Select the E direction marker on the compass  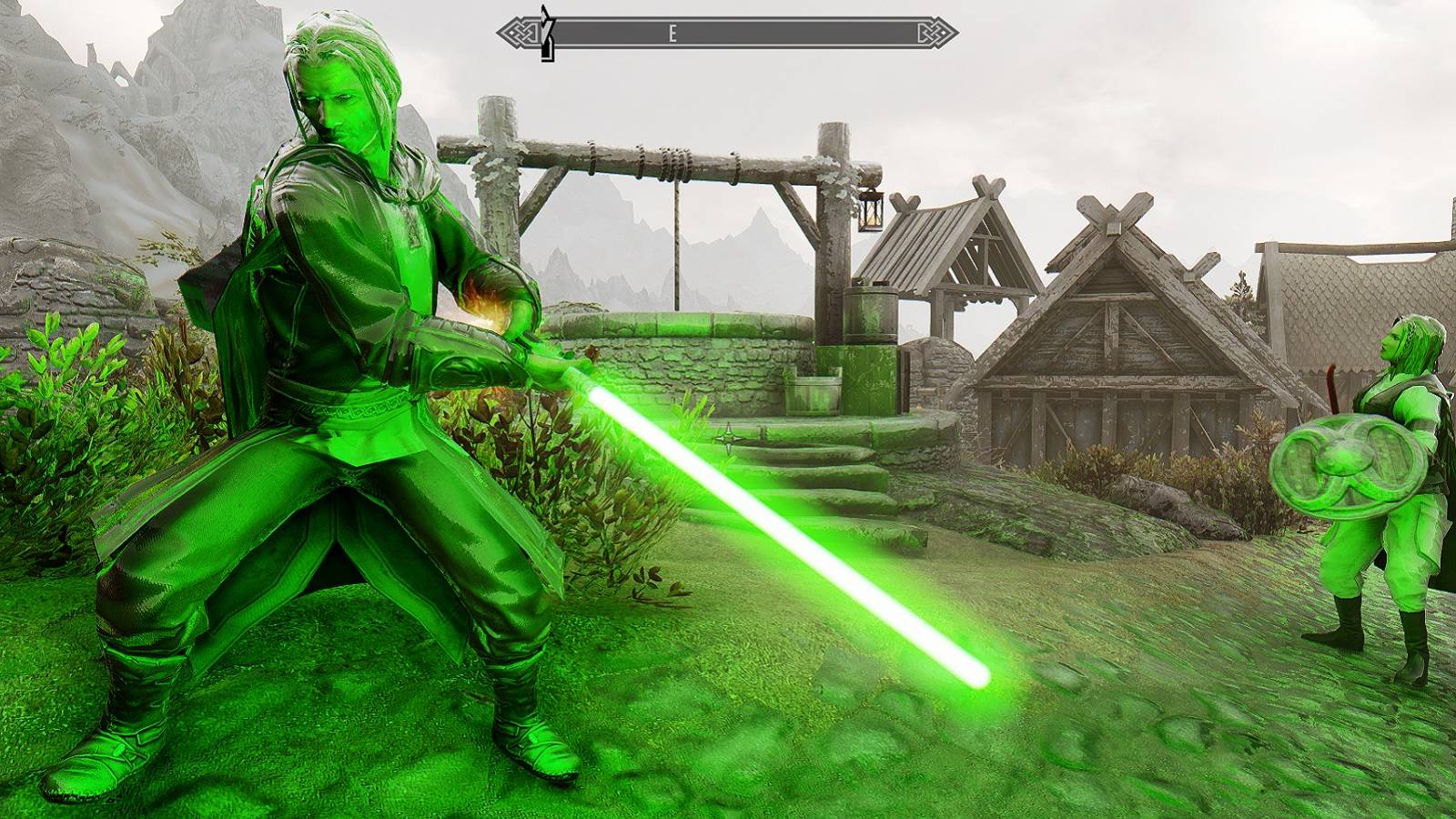pos(673,35)
